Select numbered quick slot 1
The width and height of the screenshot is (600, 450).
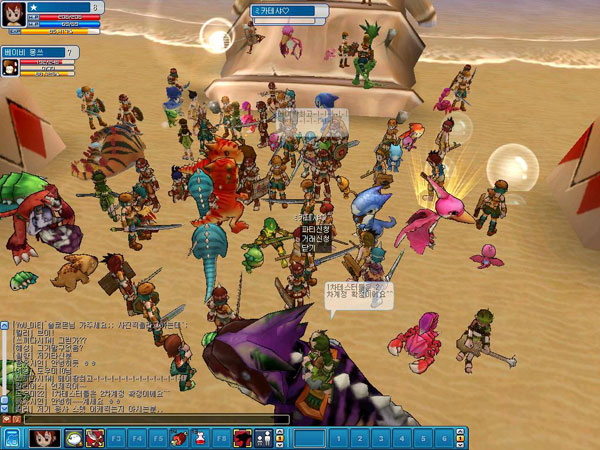tap(338, 438)
